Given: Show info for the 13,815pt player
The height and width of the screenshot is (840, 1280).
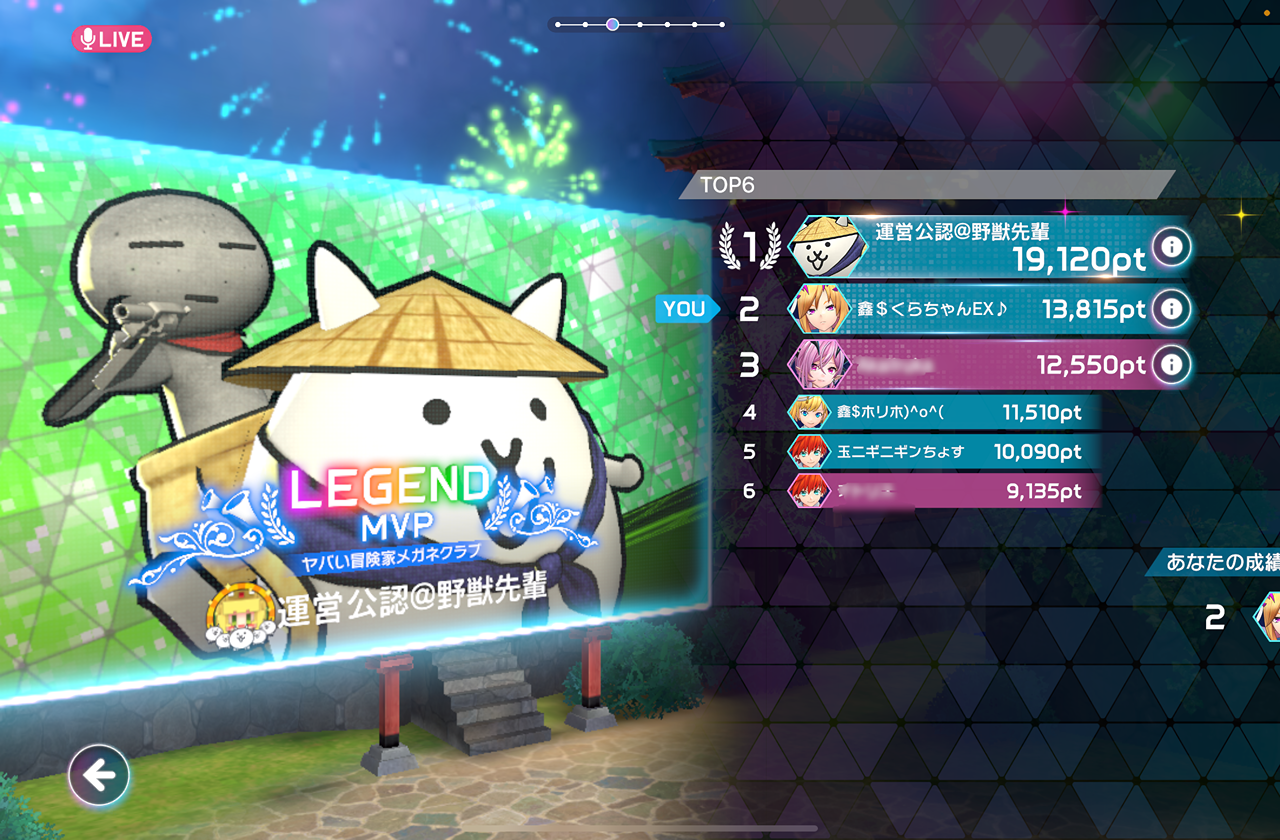Looking at the screenshot, I should coord(1171,309).
